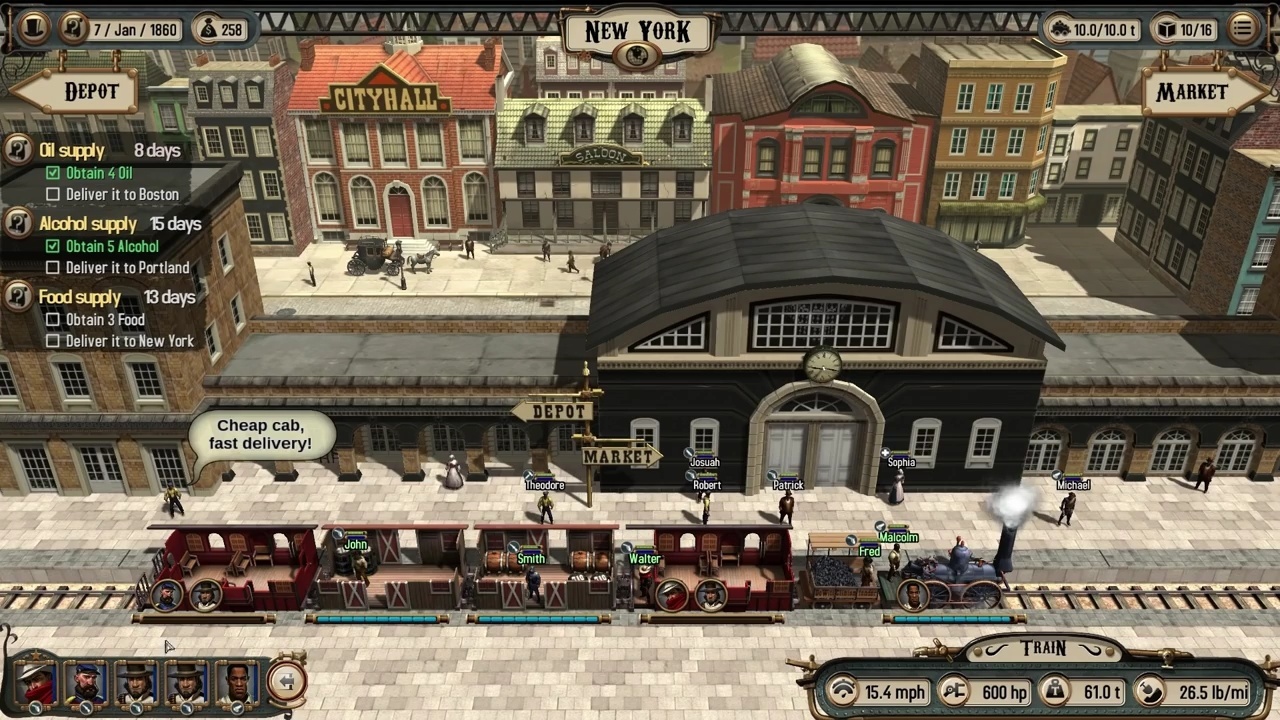Screen dimensions: 1280x720
Task: Select the 600 hp engine power icon
Action: tap(955, 692)
